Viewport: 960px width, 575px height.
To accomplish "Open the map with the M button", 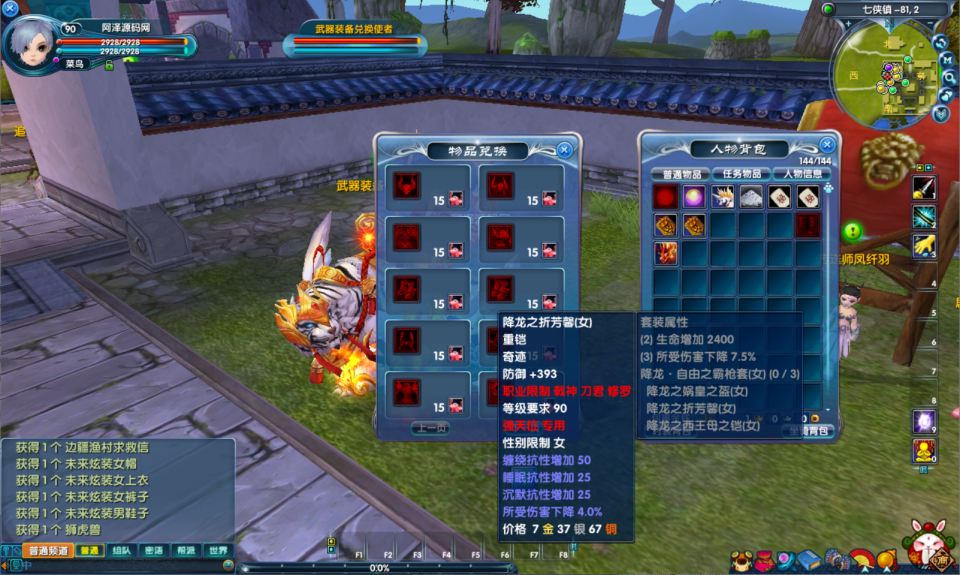I will 947,61.
